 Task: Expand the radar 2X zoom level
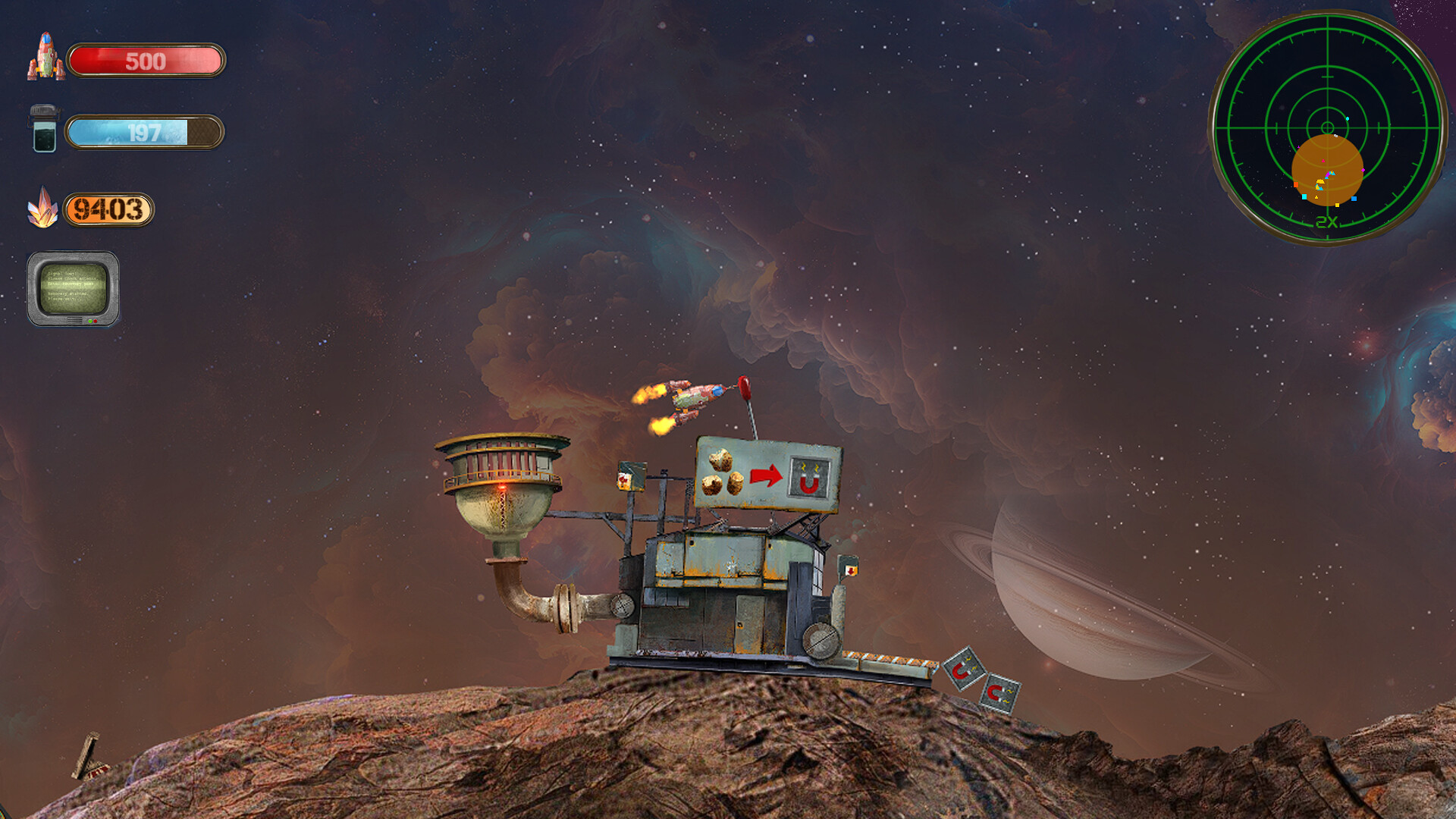click(x=1326, y=221)
